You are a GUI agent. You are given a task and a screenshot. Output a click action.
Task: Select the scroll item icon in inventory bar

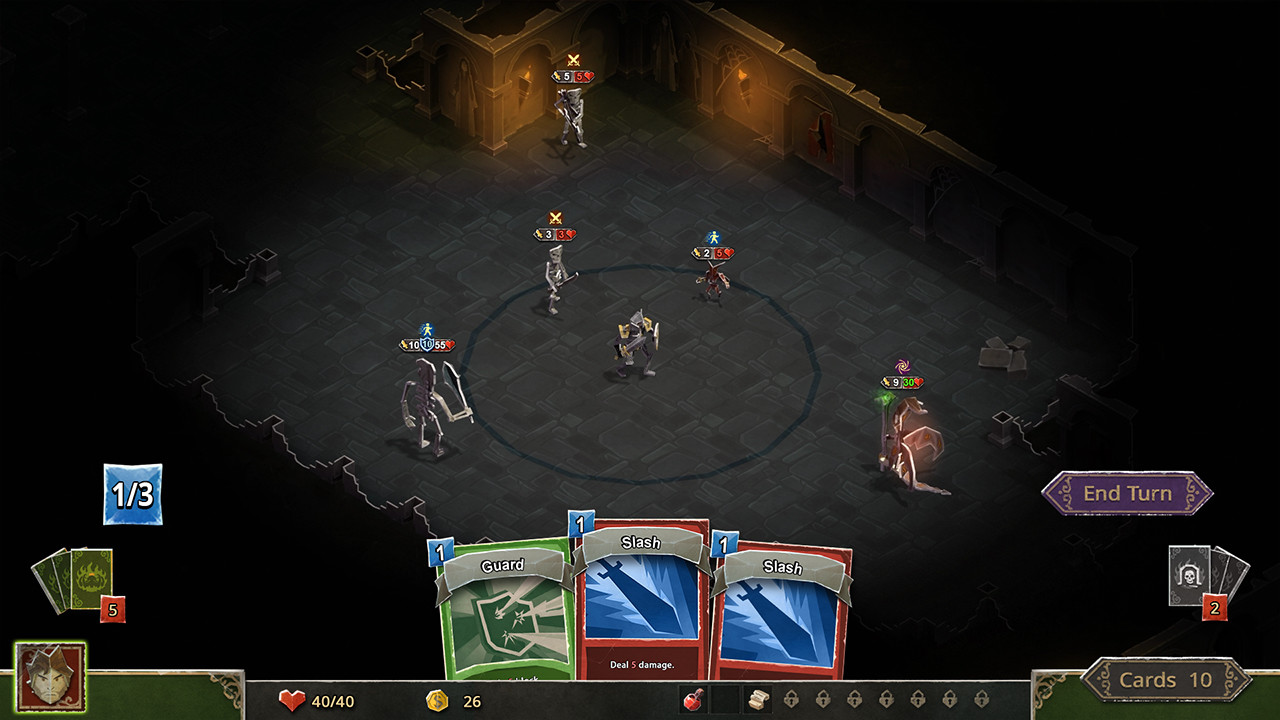click(x=757, y=700)
